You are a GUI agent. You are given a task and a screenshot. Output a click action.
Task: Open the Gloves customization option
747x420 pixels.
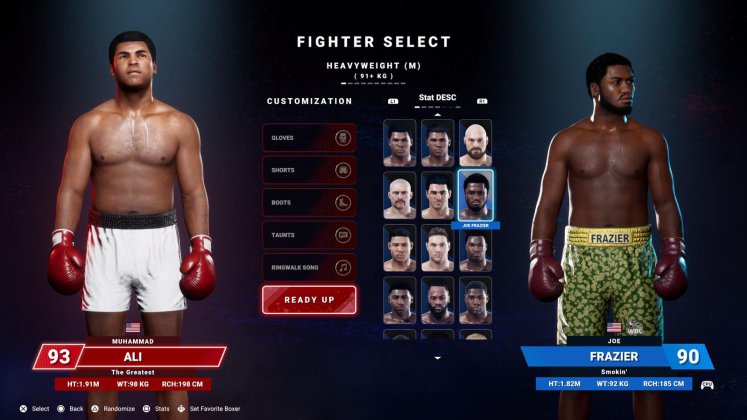pos(309,138)
